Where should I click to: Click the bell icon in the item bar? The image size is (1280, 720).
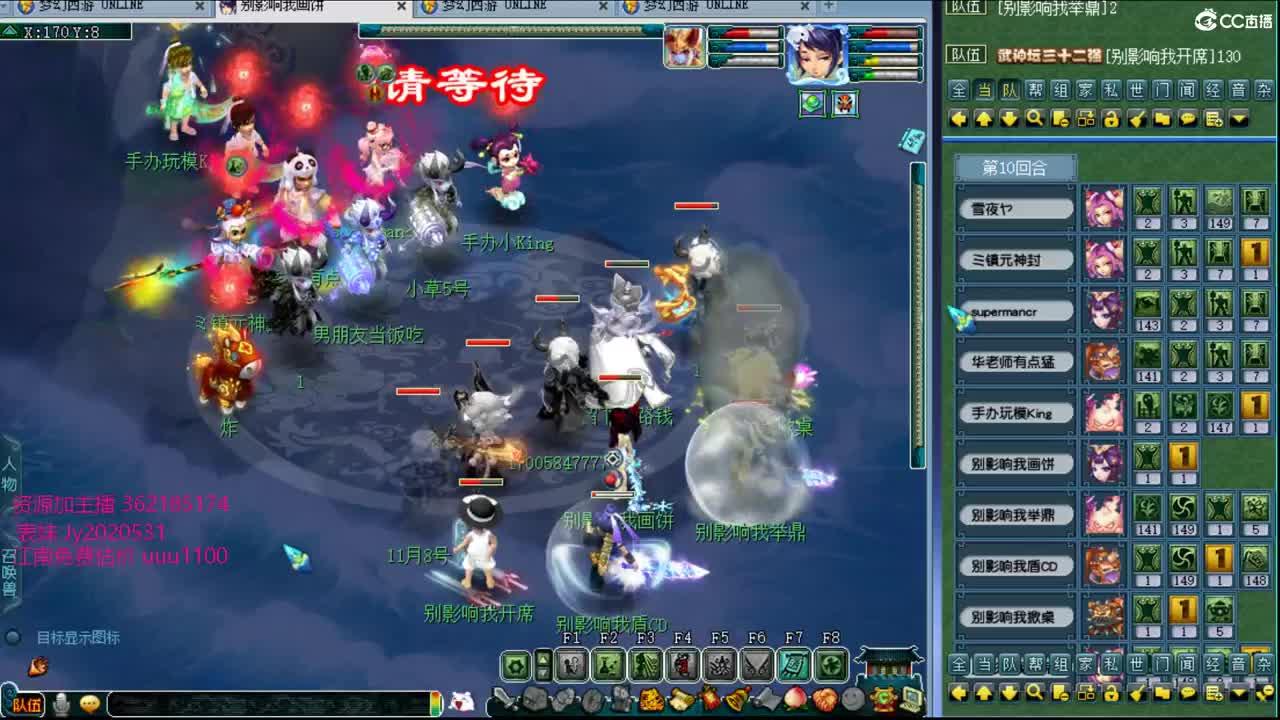click(737, 699)
